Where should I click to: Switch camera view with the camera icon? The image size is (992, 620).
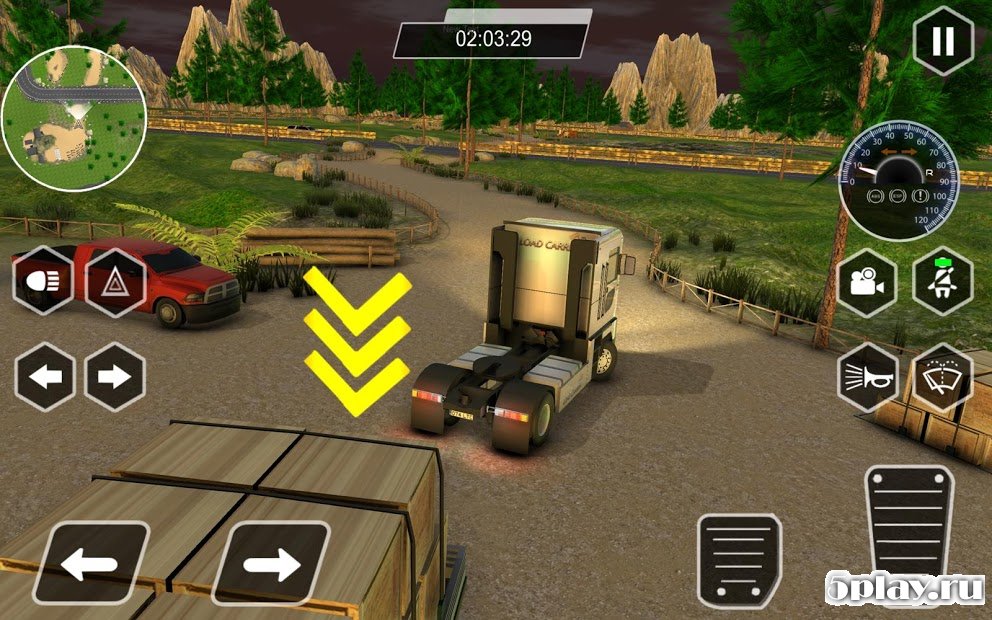pos(868,281)
